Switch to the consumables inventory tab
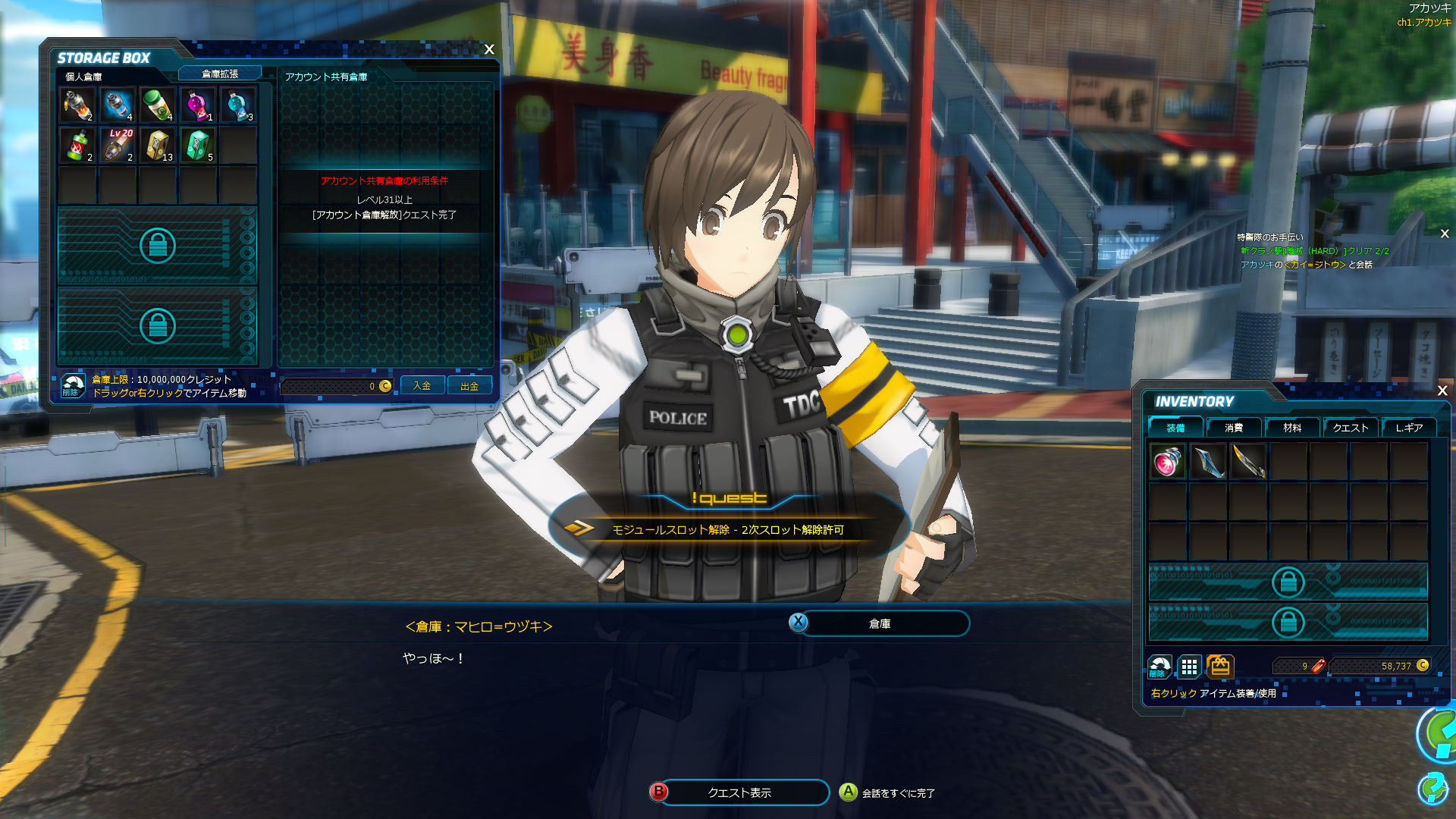This screenshot has width=1456, height=819. 1234,428
